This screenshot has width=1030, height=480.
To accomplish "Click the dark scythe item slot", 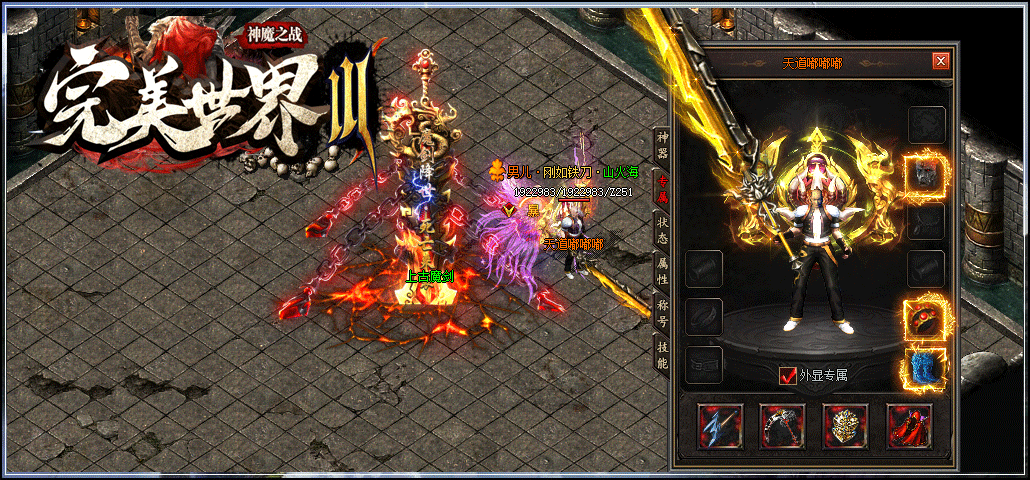I will [x=781, y=426].
